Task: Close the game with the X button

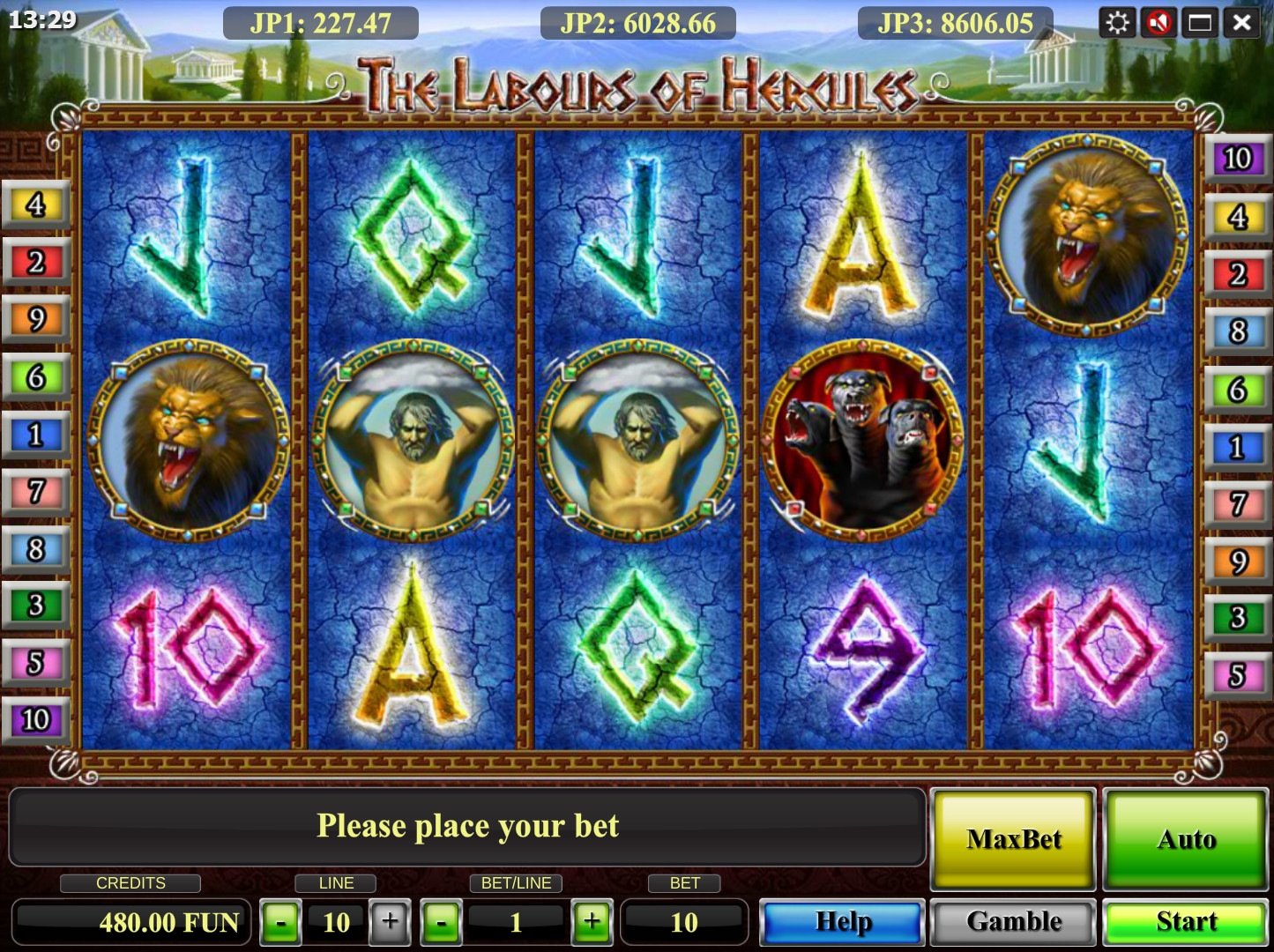Action: (1241, 22)
